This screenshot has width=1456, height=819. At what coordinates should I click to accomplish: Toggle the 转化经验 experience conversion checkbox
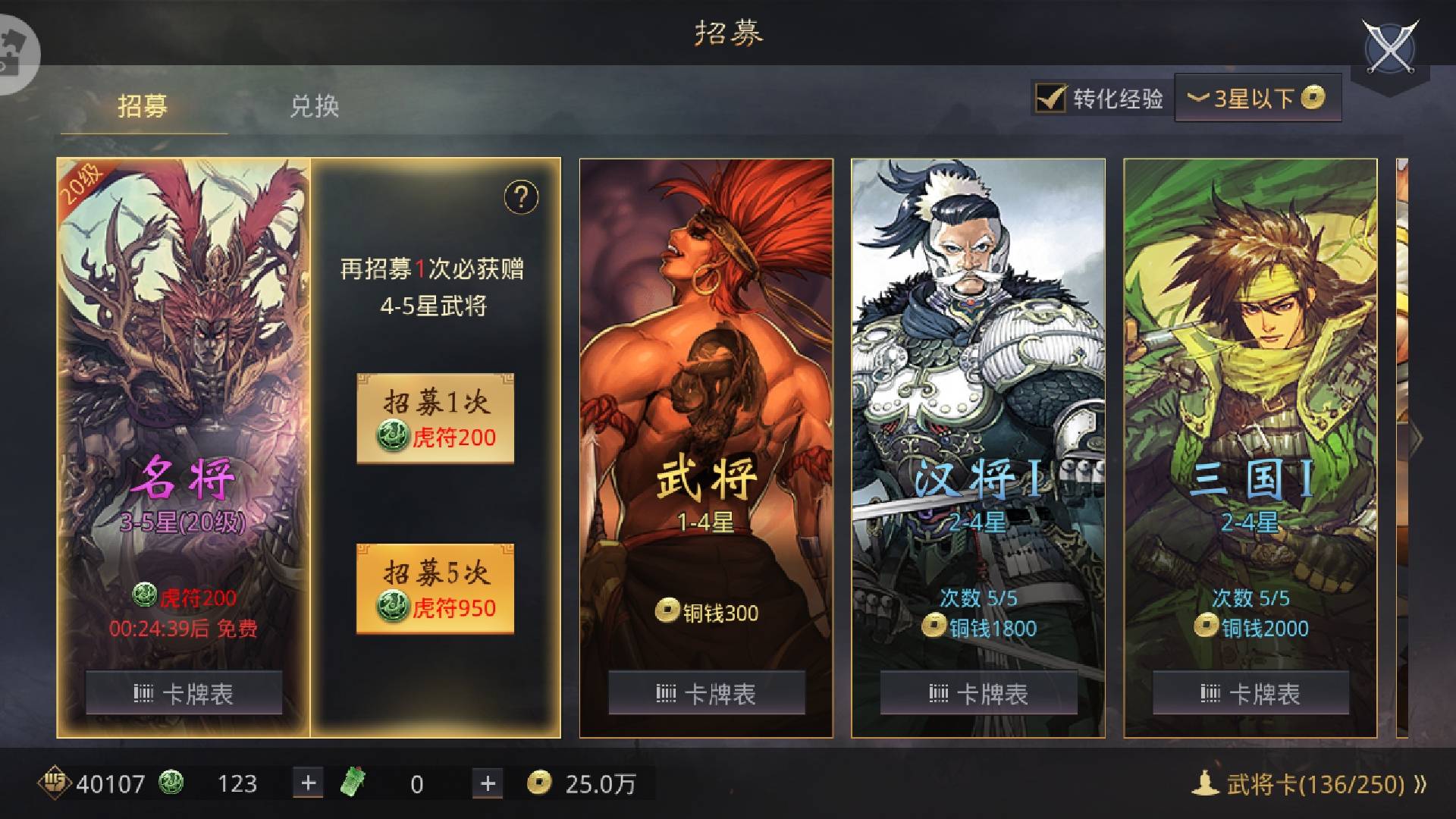pos(1050,97)
